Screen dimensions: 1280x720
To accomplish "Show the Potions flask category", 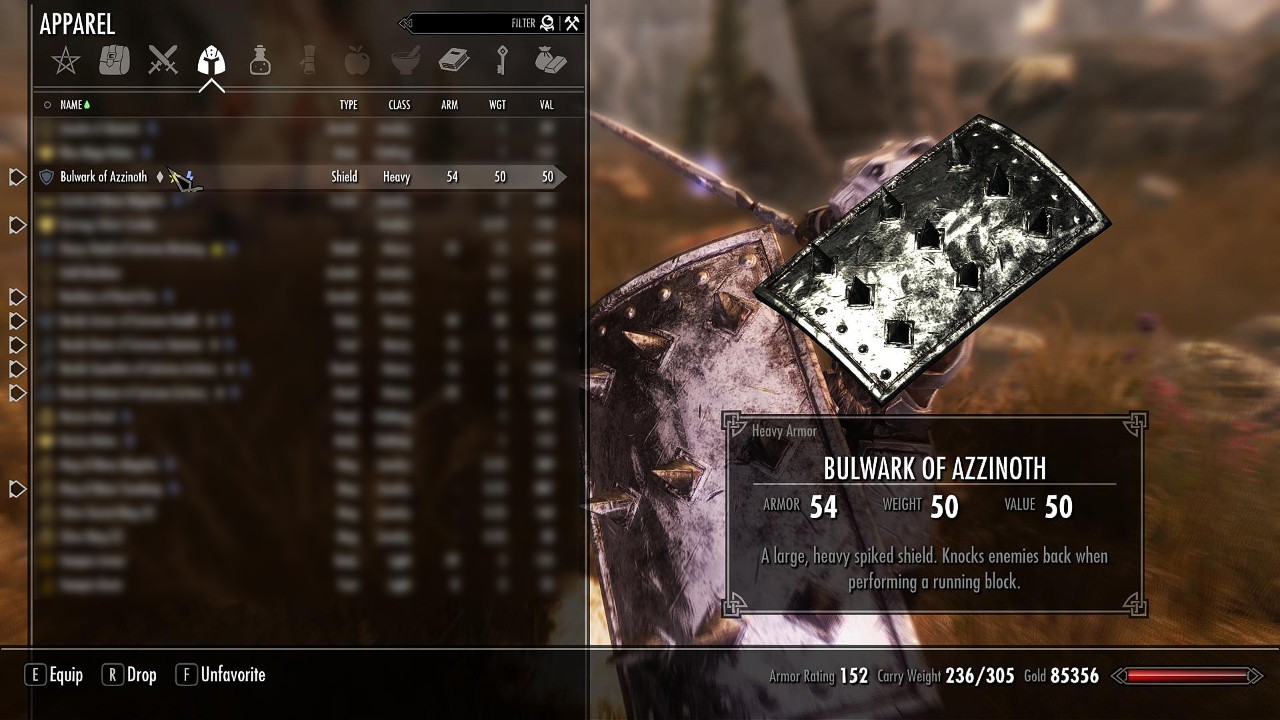I will pyautogui.click(x=260, y=61).
